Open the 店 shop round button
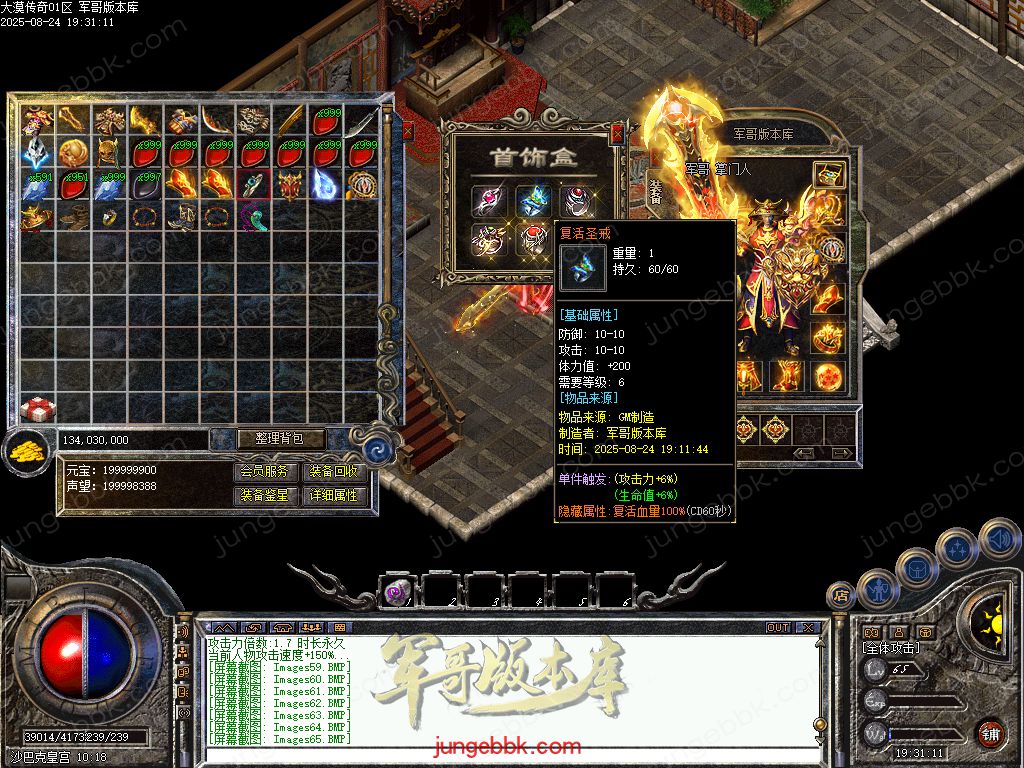Screen dimensions: 1024x768 click(x=841, y=595)
